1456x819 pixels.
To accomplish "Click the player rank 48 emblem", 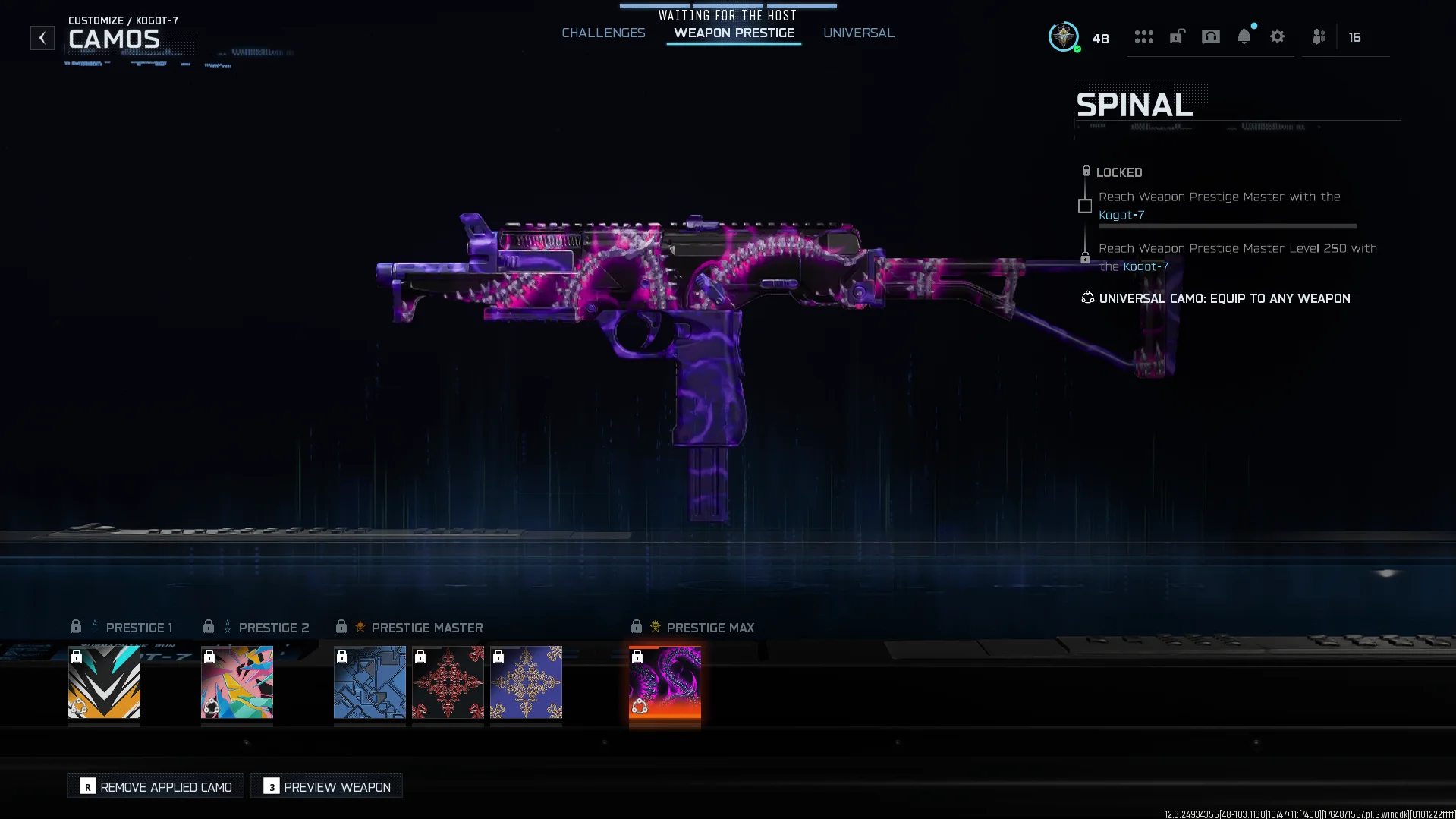I will click(x=1063, y=36).
